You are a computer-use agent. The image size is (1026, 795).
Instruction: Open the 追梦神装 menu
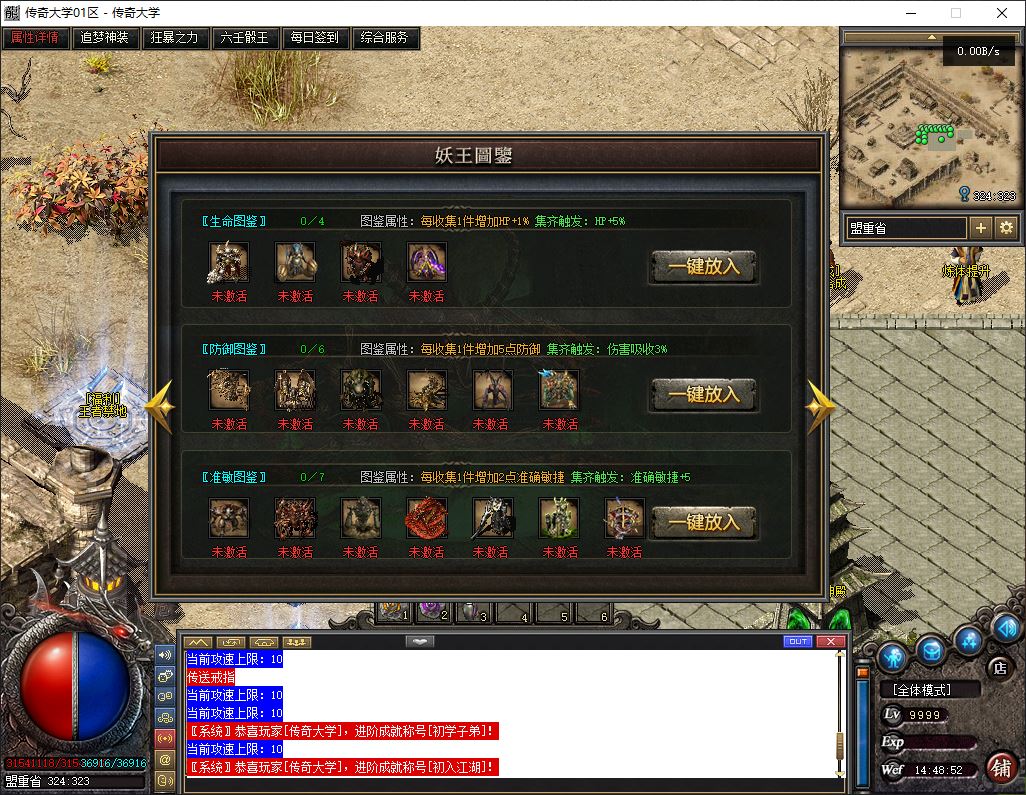pyautogui.click(x=105, y=38)
